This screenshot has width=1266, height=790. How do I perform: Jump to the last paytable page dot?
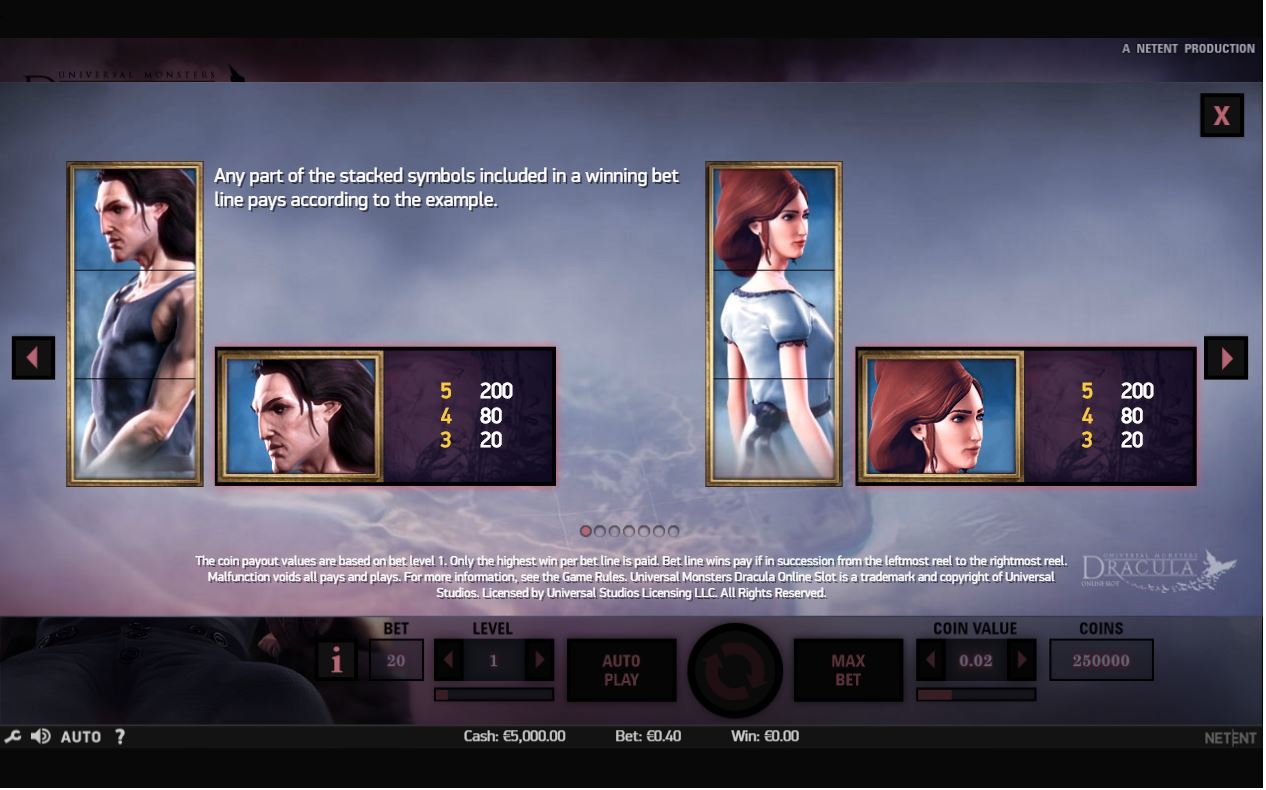pyautogui.click(x=674, y=531)
